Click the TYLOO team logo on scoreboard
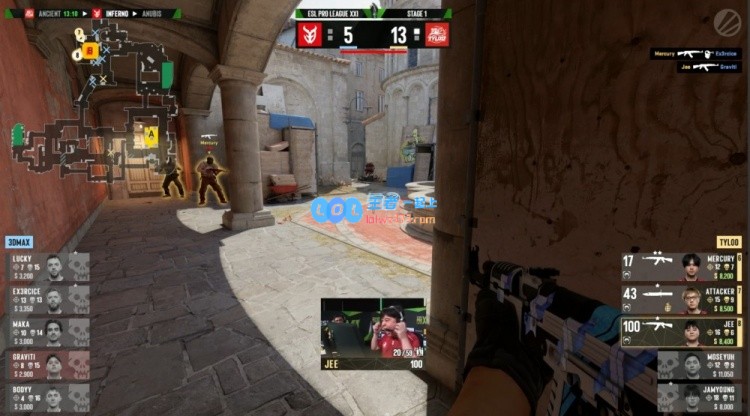 (437, 35)
